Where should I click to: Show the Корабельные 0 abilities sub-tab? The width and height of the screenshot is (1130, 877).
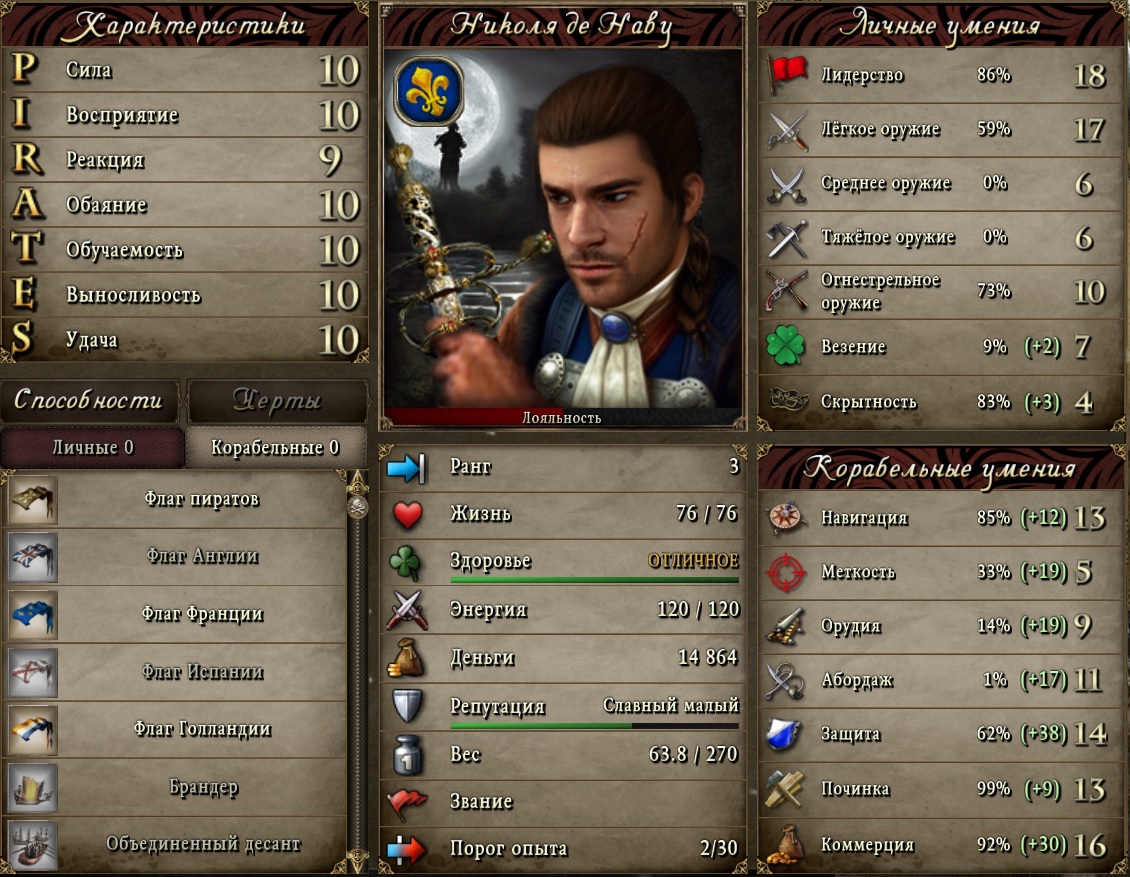coord(275,447)
